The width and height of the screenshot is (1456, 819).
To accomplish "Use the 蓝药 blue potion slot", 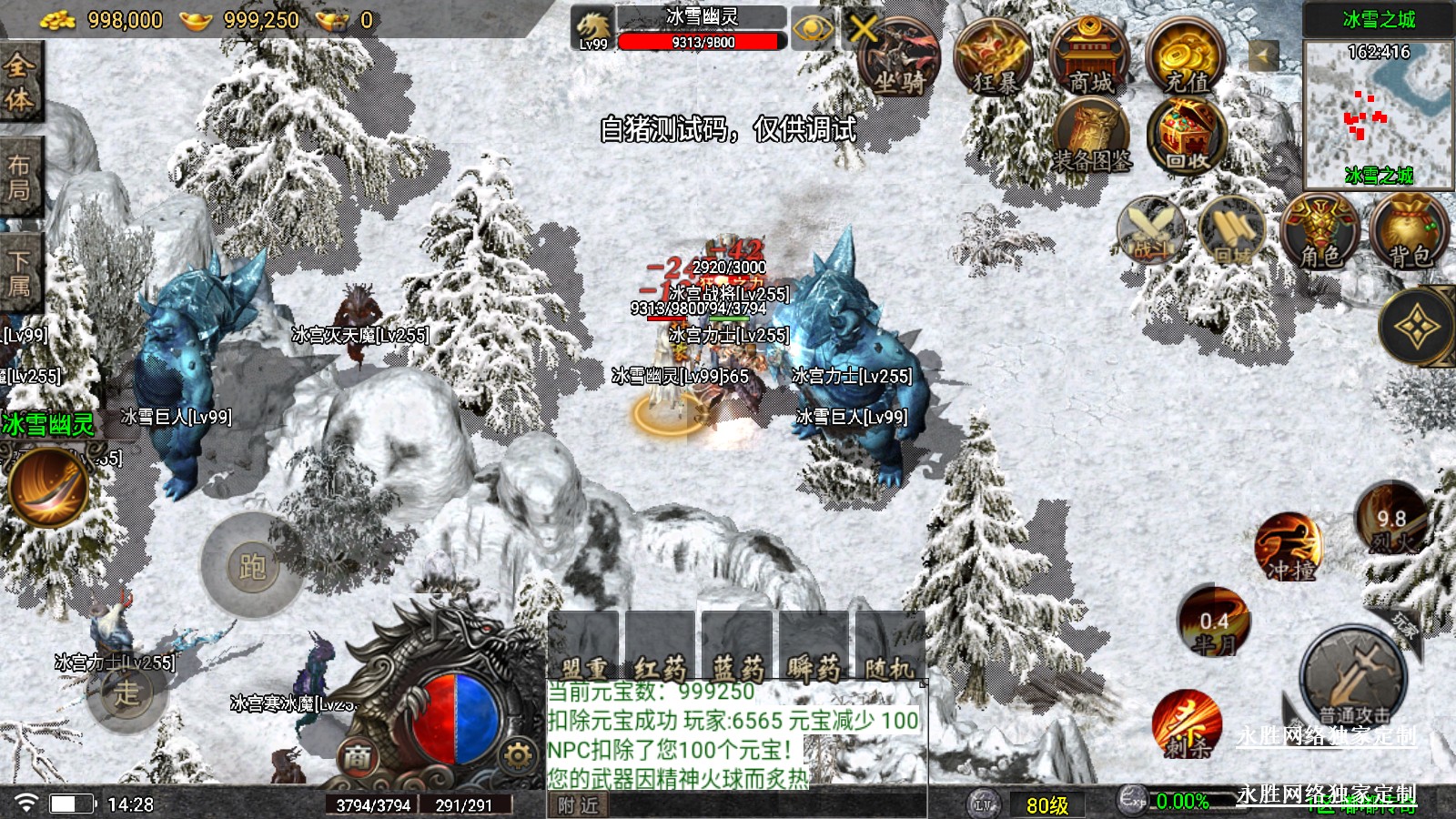I will 736,645.
